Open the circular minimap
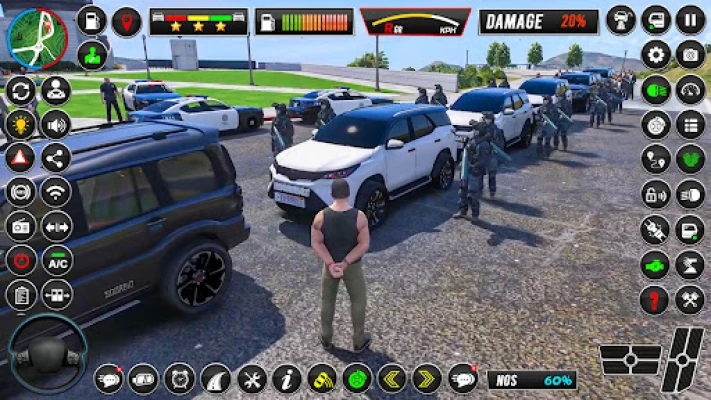This screenshot has width=711, height=400. coord(36,38)
